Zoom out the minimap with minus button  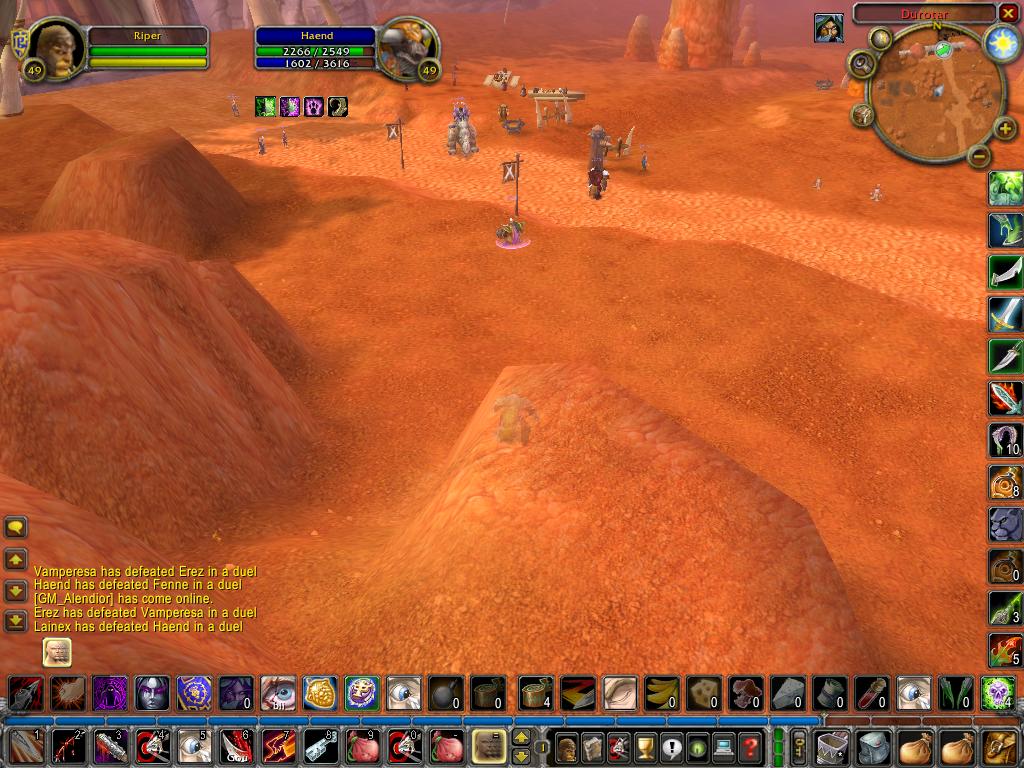979,155
